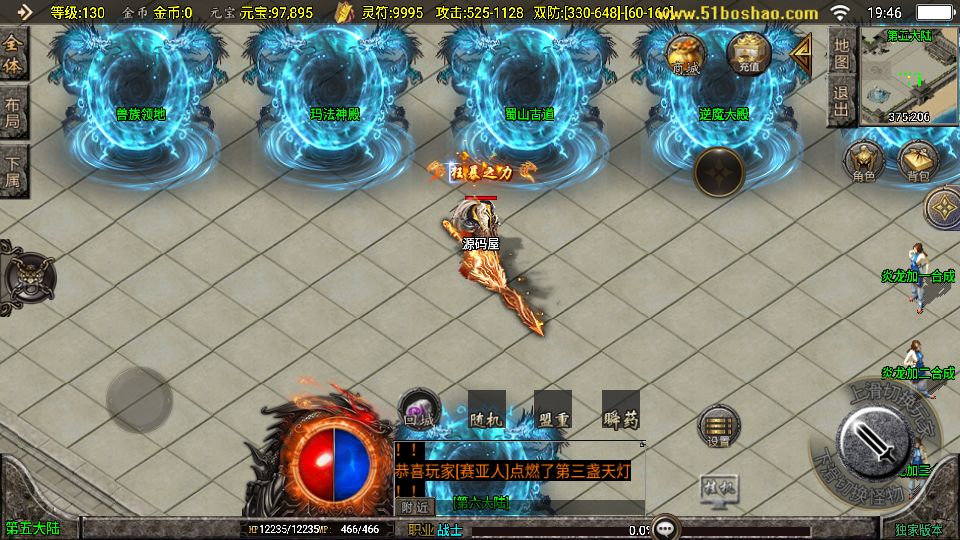Use the 随机 random teleport slot
The image size is (960, 540).
(x=487, y=411)
